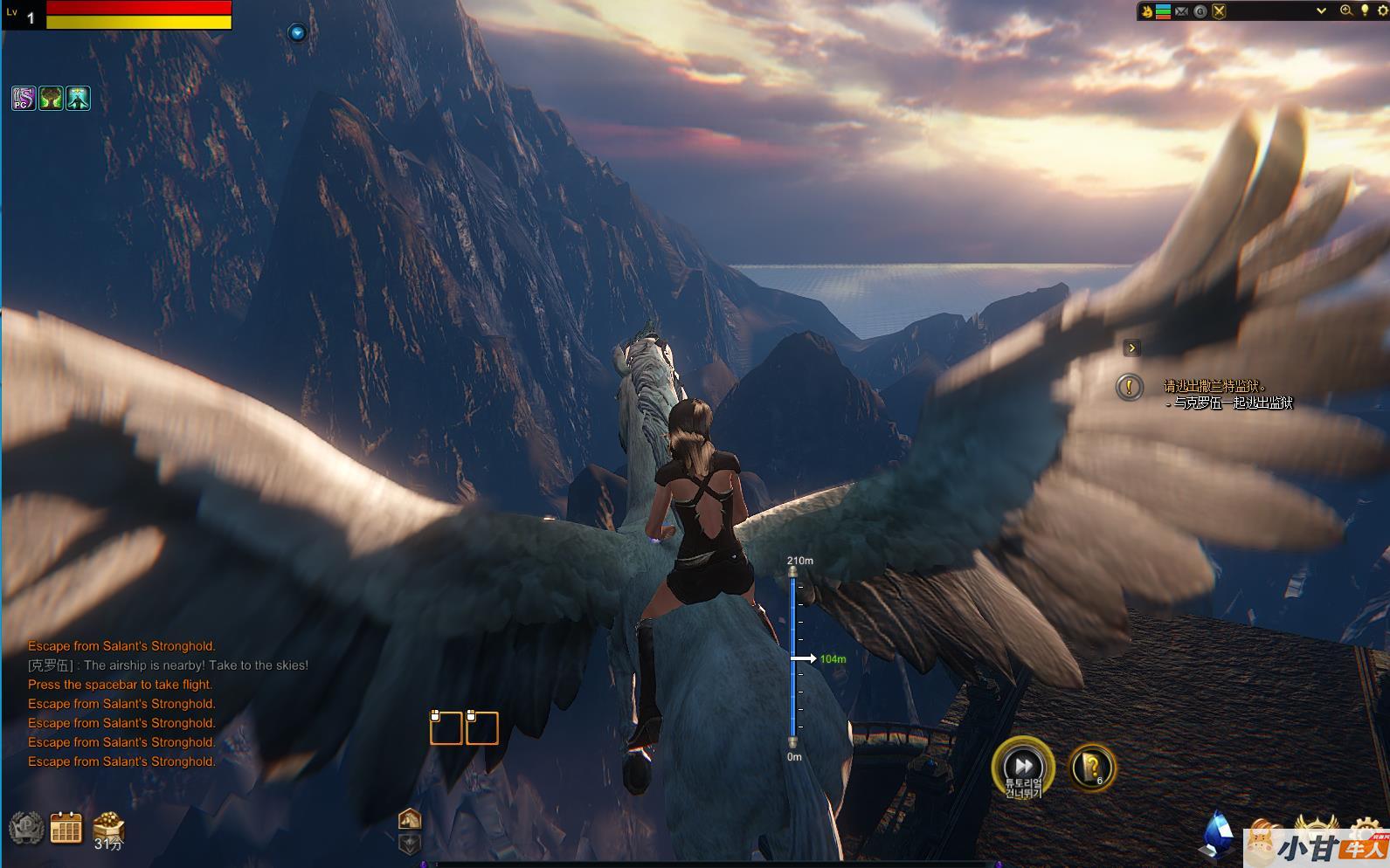Click the exclamation mark quest tracker icon
1390x868 pixels.
1130,387
